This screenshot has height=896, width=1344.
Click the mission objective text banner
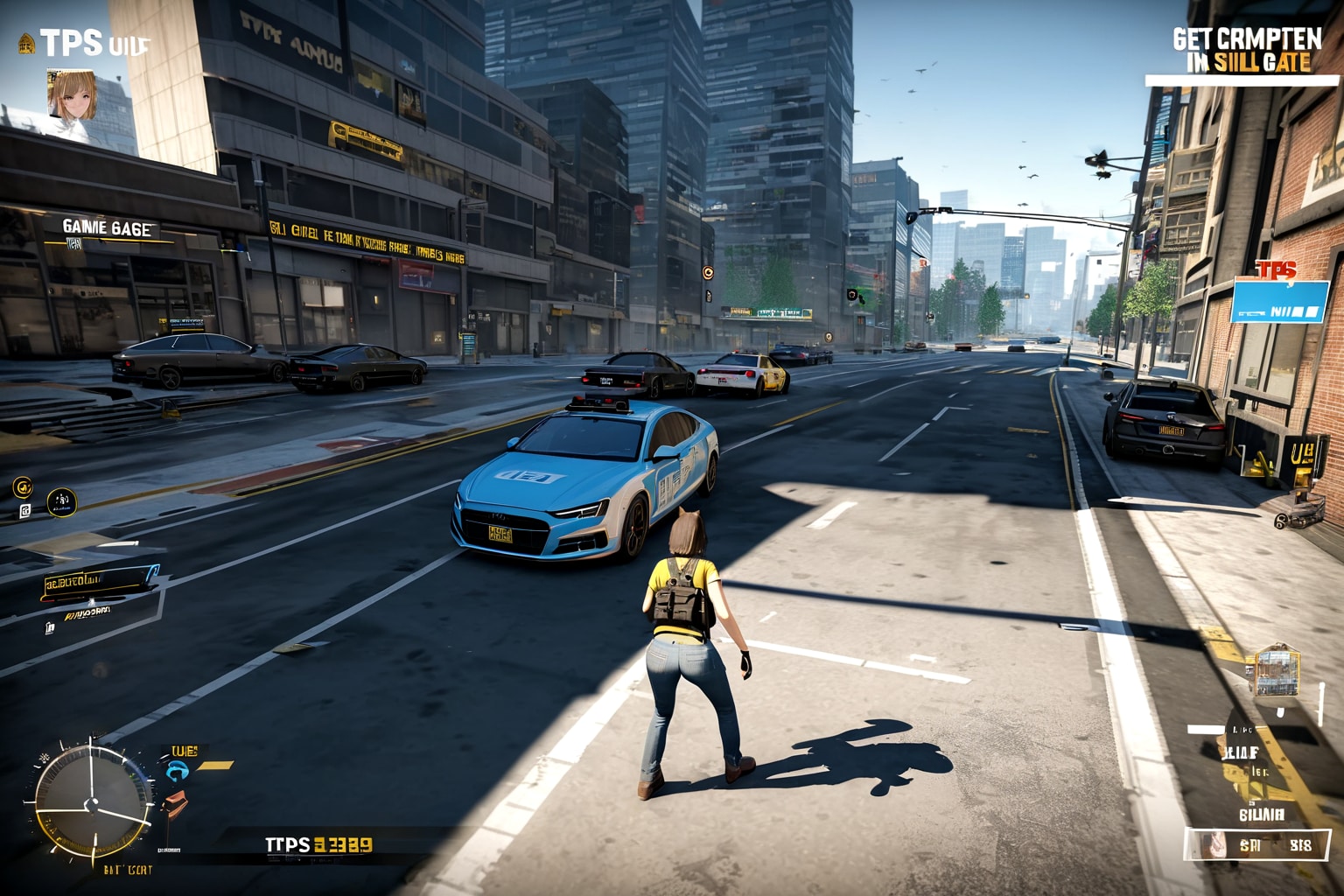coord(1247,51)
